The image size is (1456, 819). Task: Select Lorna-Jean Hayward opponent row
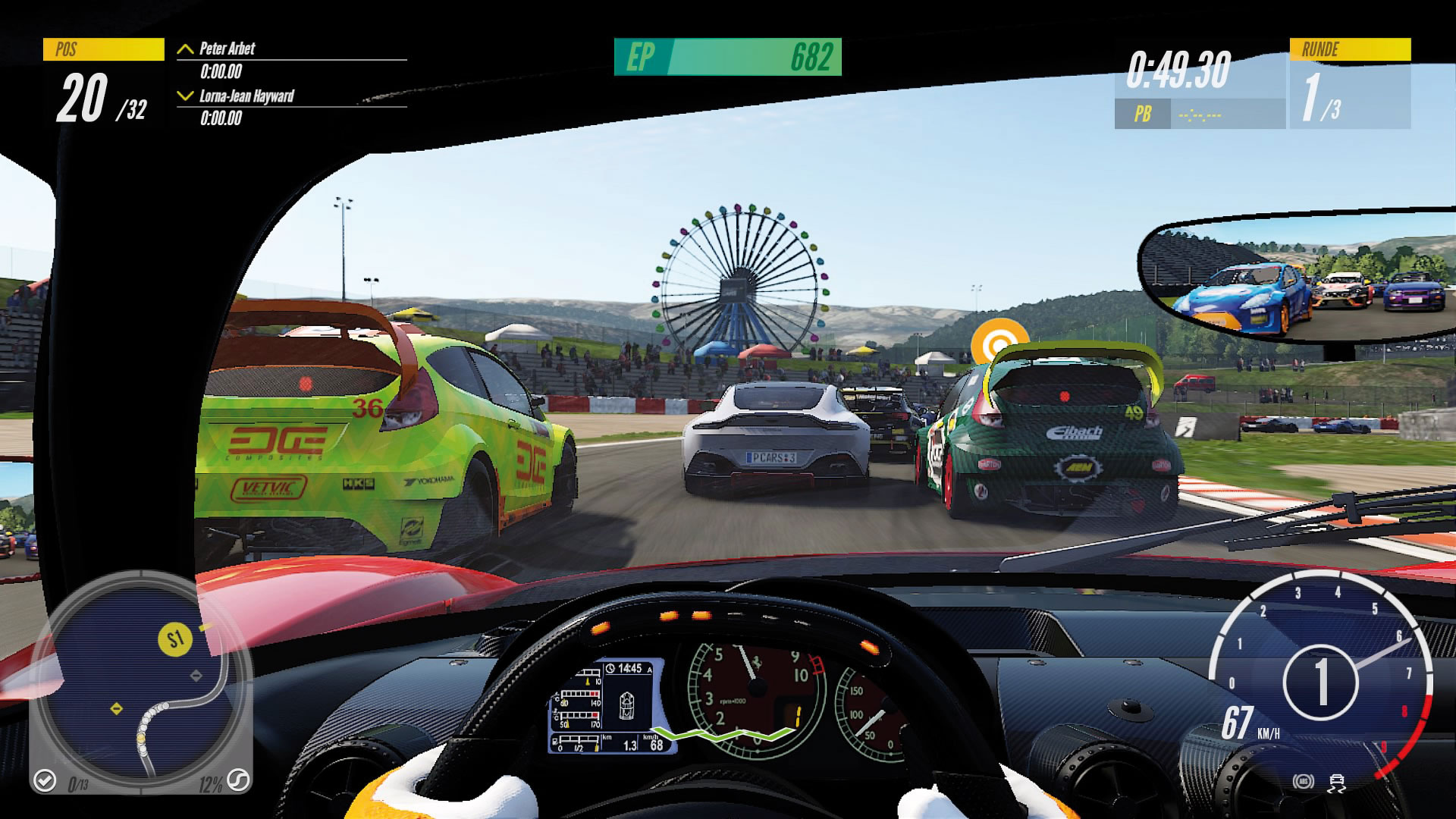click(x=291, y=106)
